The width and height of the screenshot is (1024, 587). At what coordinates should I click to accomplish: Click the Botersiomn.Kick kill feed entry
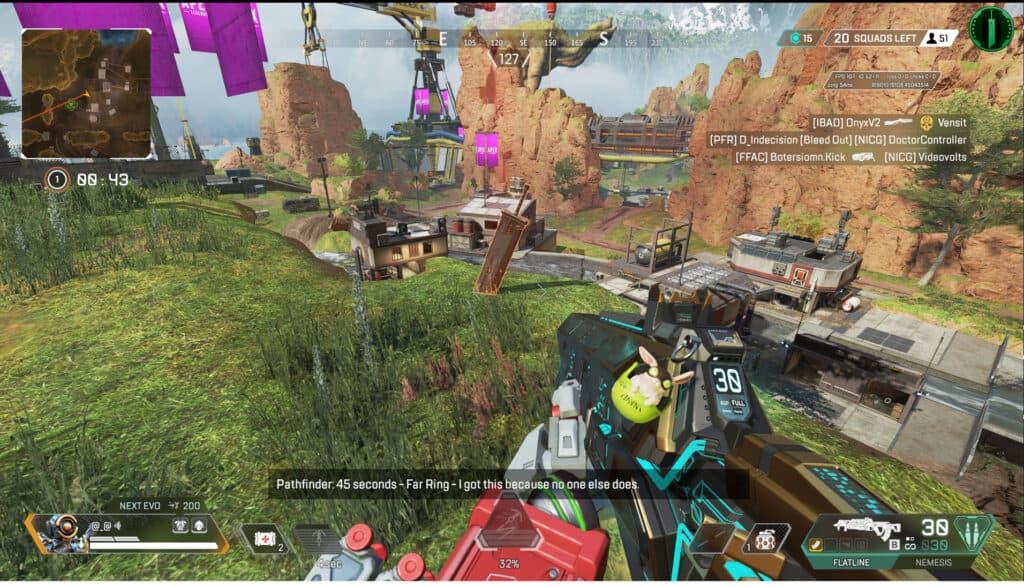789,157
